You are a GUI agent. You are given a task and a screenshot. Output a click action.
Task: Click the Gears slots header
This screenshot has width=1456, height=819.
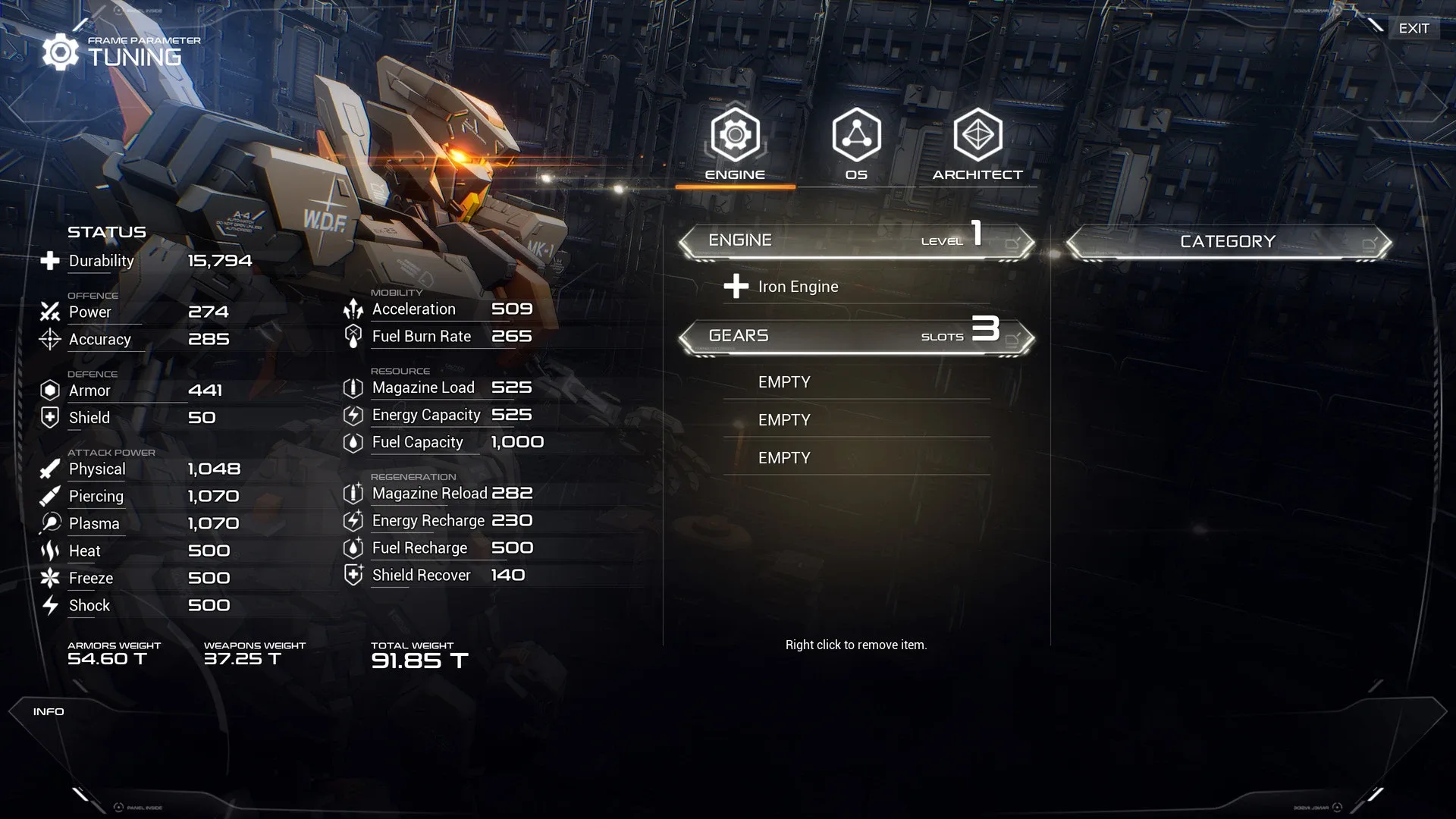[x=856, y=336]
